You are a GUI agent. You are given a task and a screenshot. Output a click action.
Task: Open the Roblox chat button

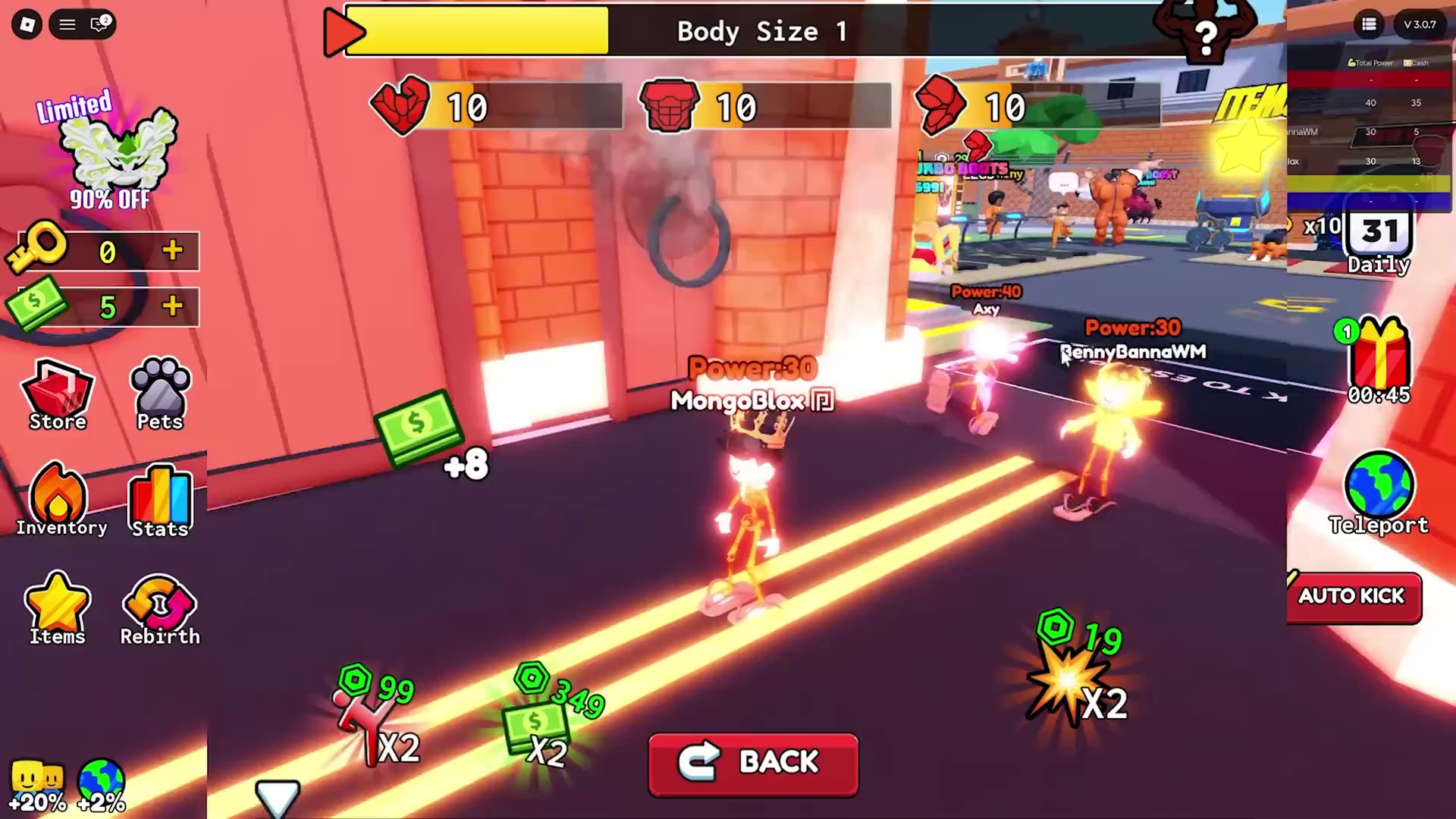(99, 24)
